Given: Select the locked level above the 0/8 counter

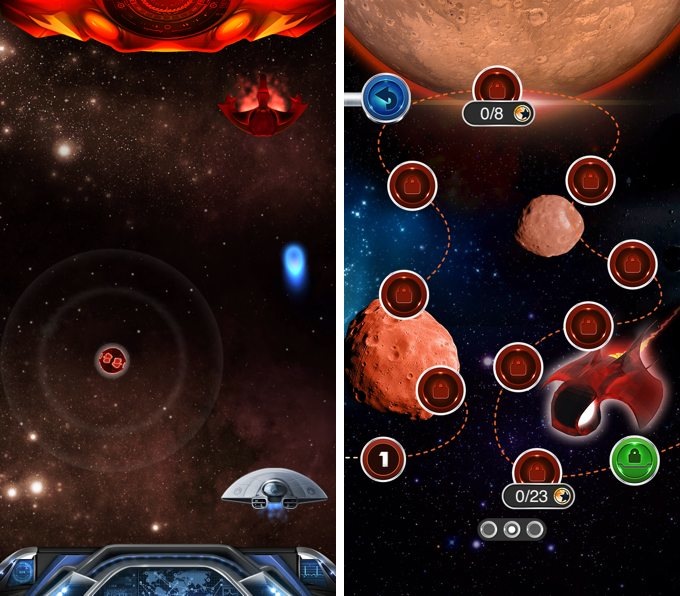Looking at the screenshot, I should pos(495,86).
